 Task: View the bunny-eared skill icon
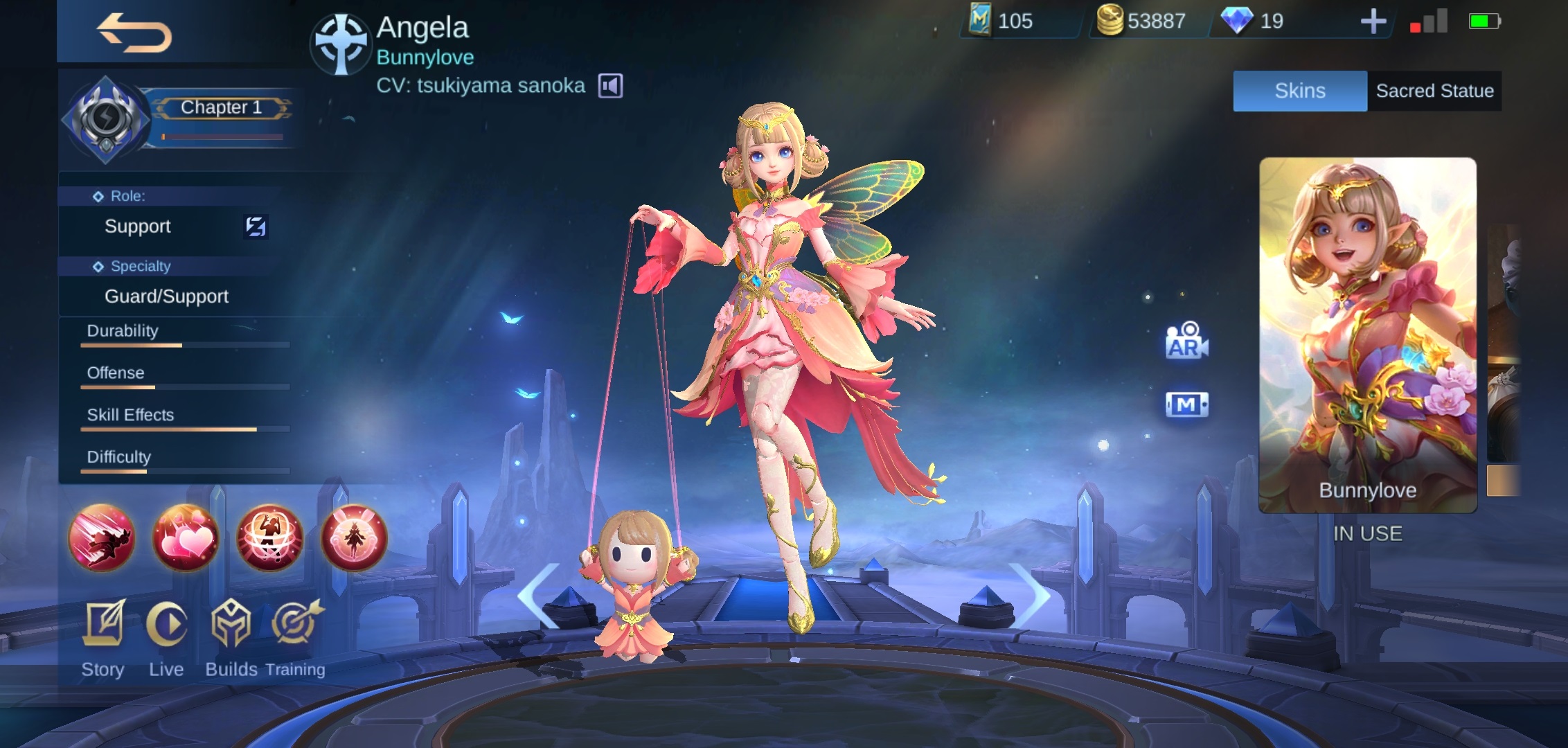[353, 538]
